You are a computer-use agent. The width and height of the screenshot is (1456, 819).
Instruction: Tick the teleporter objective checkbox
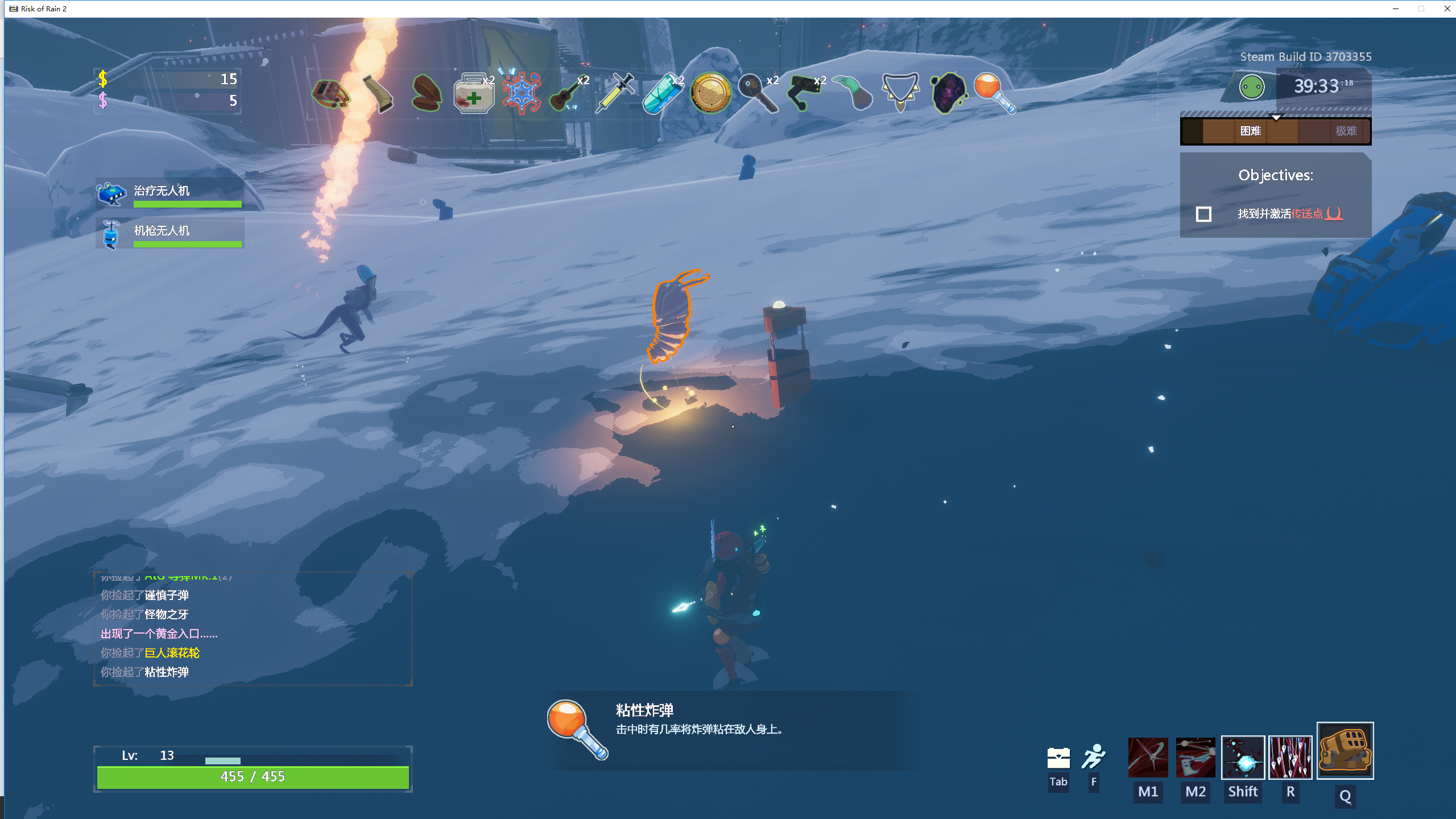1203,214
